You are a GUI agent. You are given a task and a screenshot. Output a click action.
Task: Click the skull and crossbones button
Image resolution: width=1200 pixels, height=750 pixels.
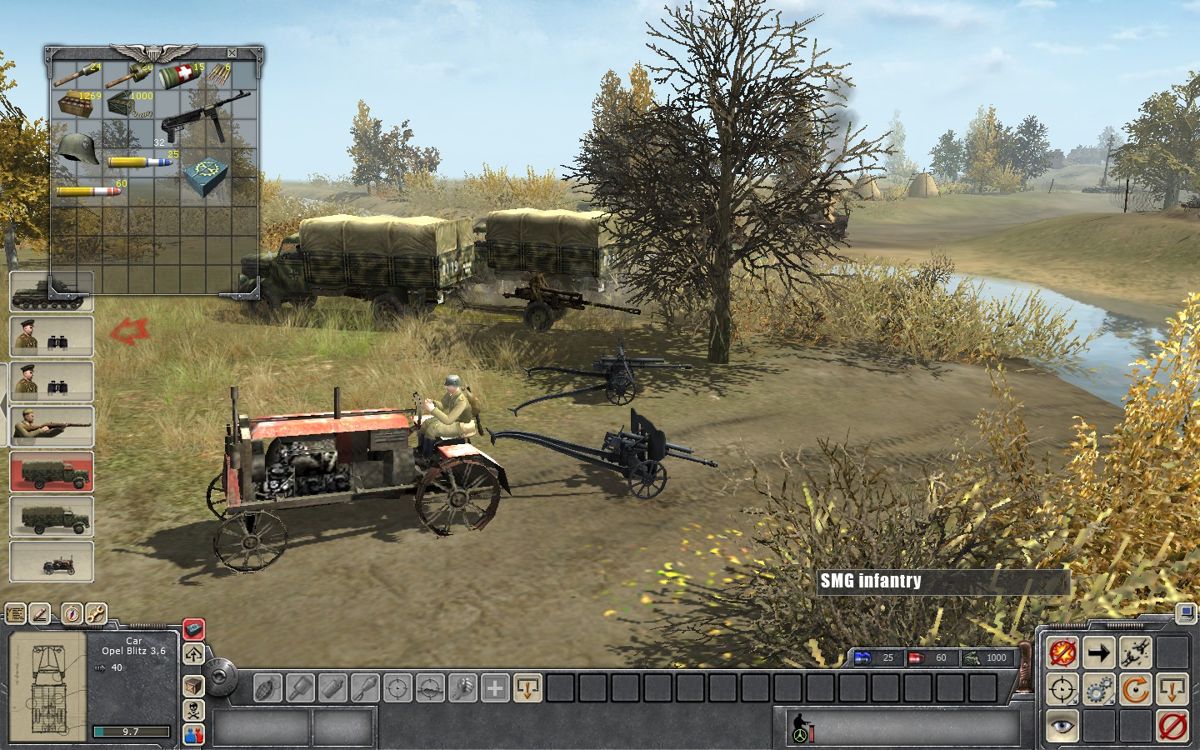click(x=194, y=709)
